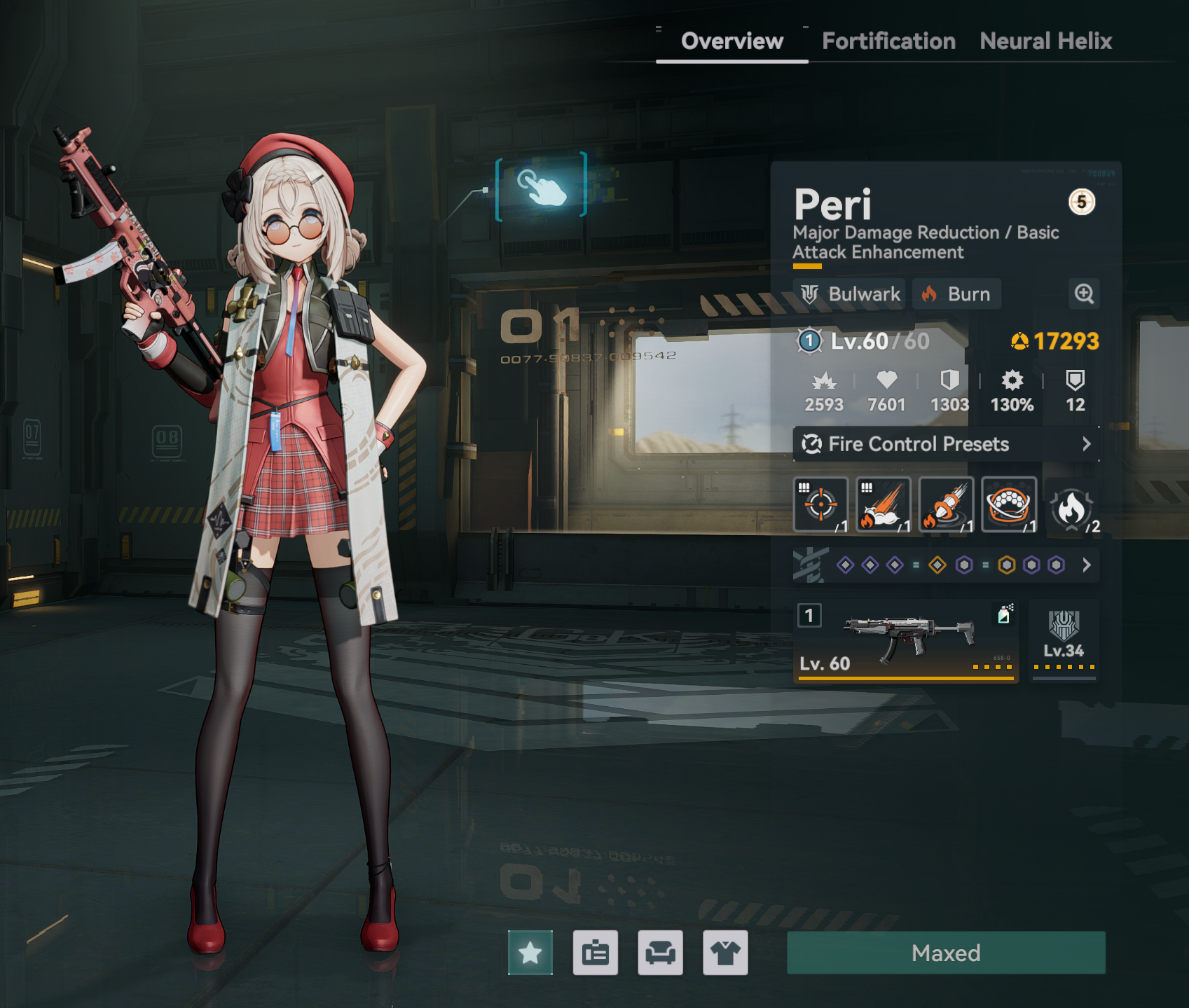Select the Overview tab
Viewport: 1189px width, 1008px height.
coord(732,41)
